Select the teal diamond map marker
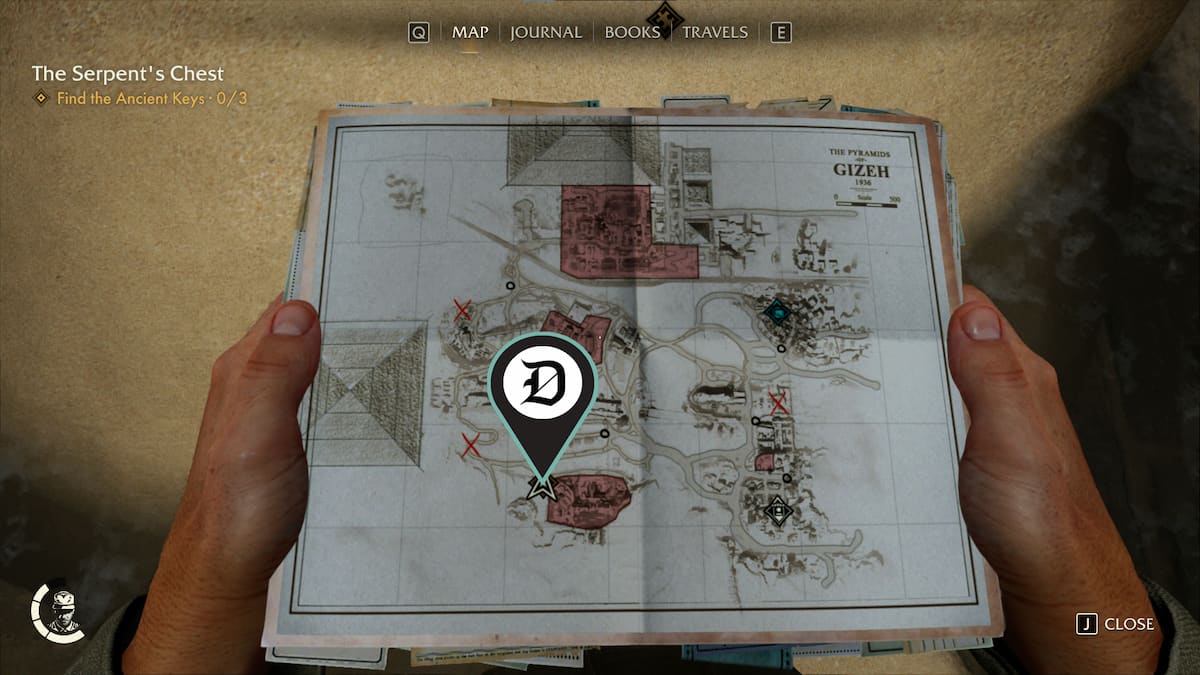 click(777, 312)
